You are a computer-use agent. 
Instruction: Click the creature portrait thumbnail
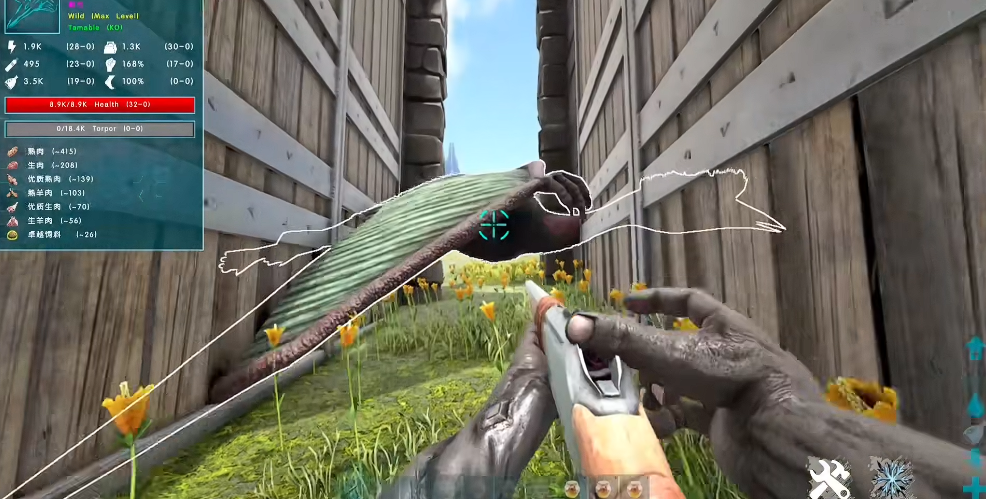32,16
